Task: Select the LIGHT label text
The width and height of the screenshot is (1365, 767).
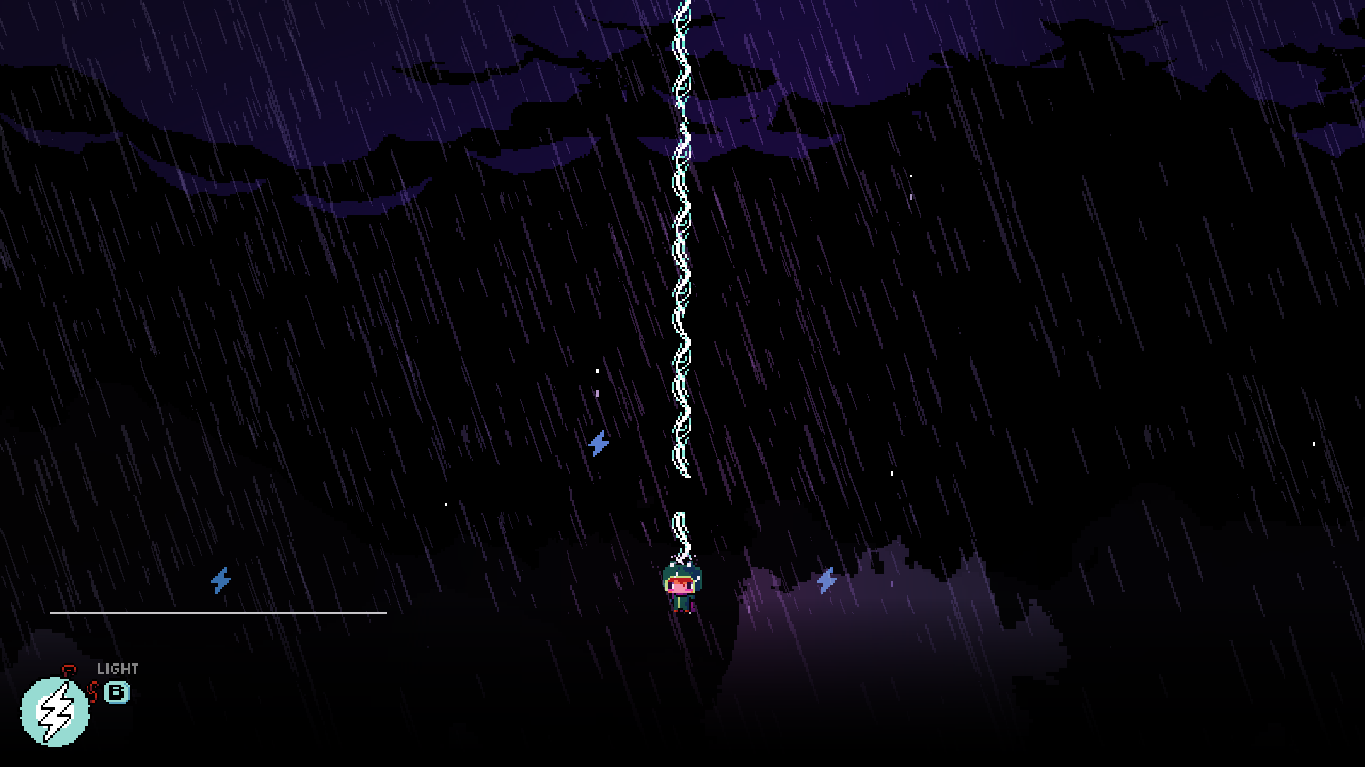Action: (x=117, y=668)
